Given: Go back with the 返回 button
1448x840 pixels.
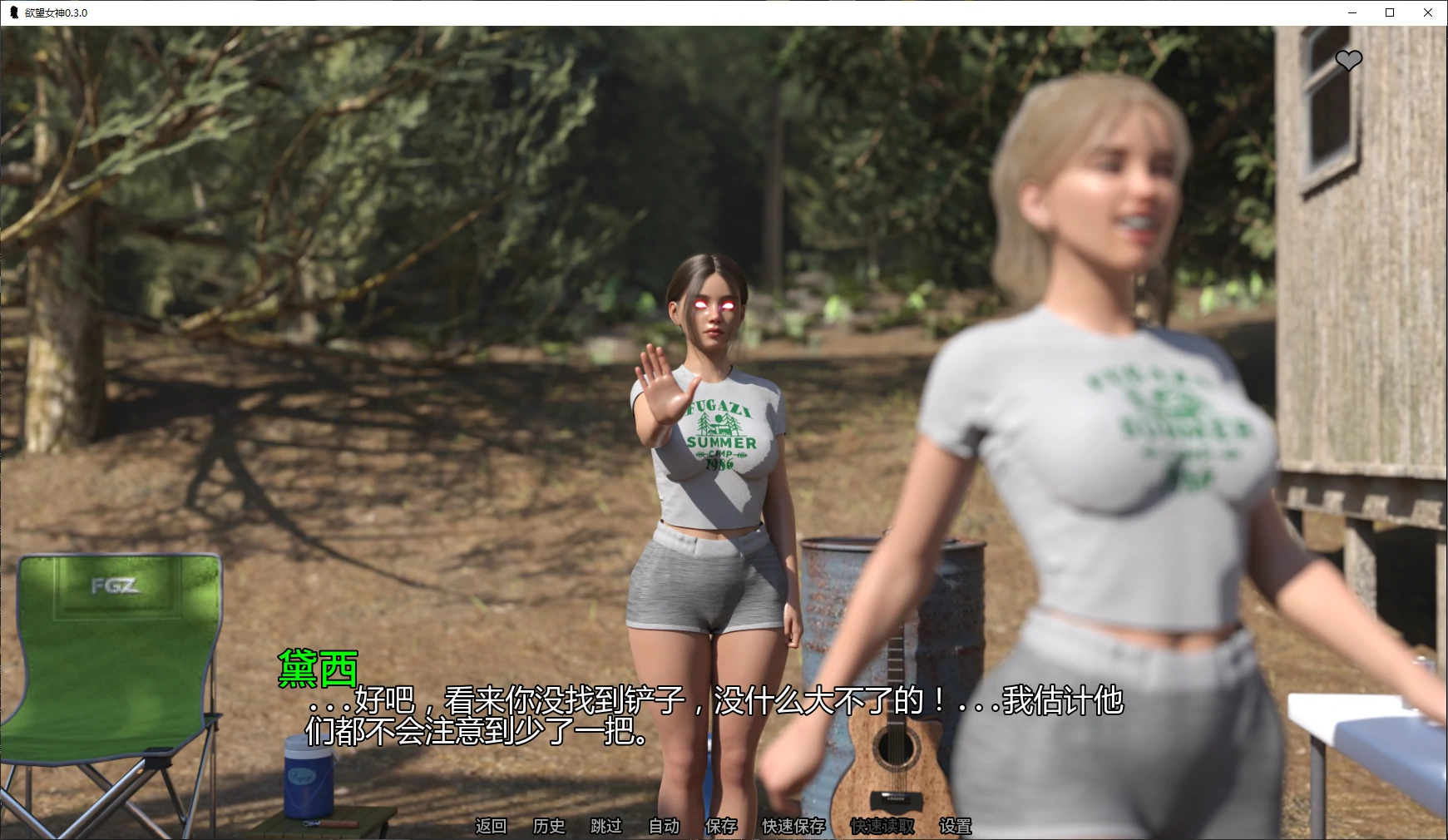Looking at the screenshot, I should 491,826.
